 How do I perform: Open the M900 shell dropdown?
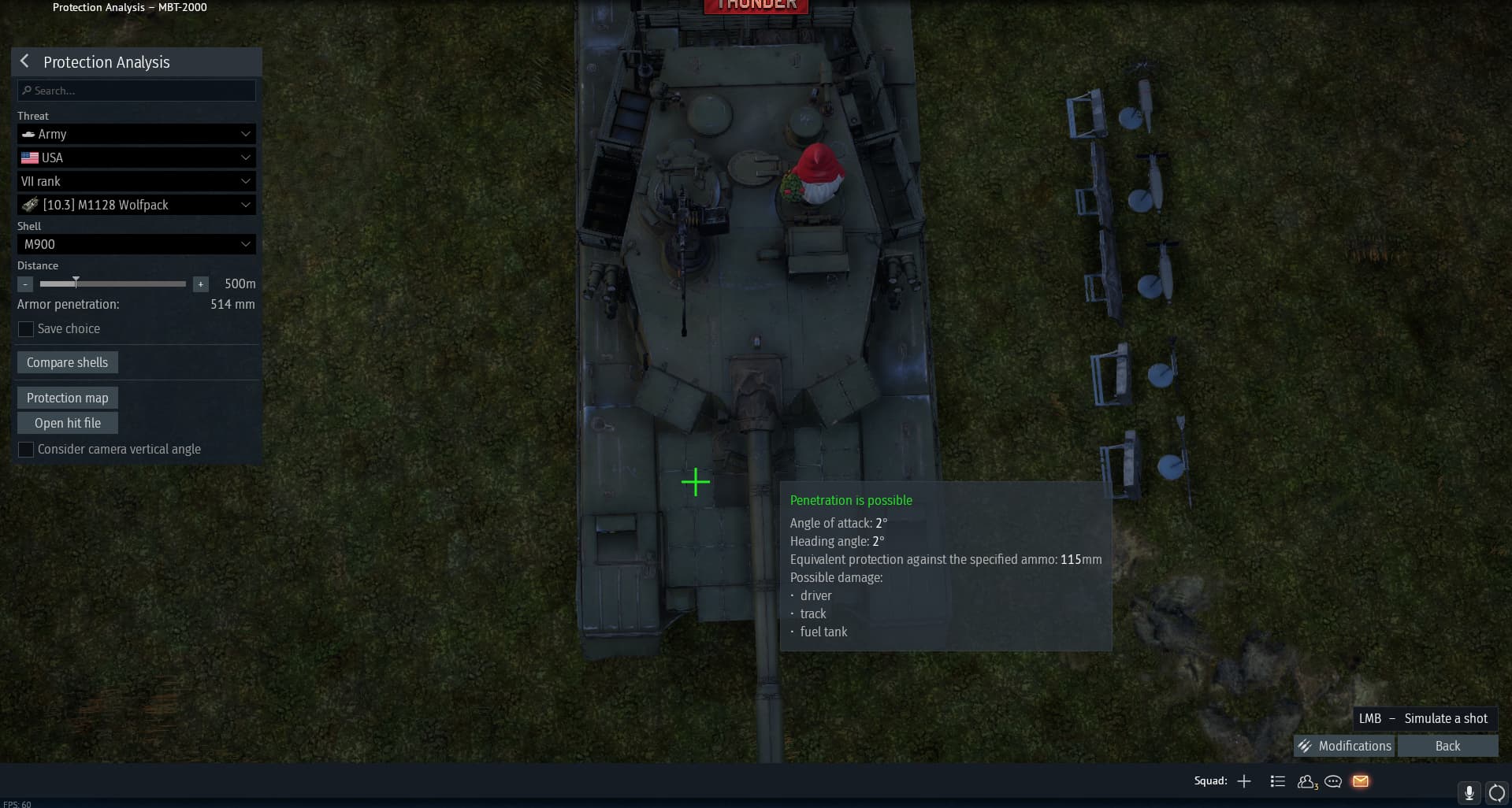(136, 244)
